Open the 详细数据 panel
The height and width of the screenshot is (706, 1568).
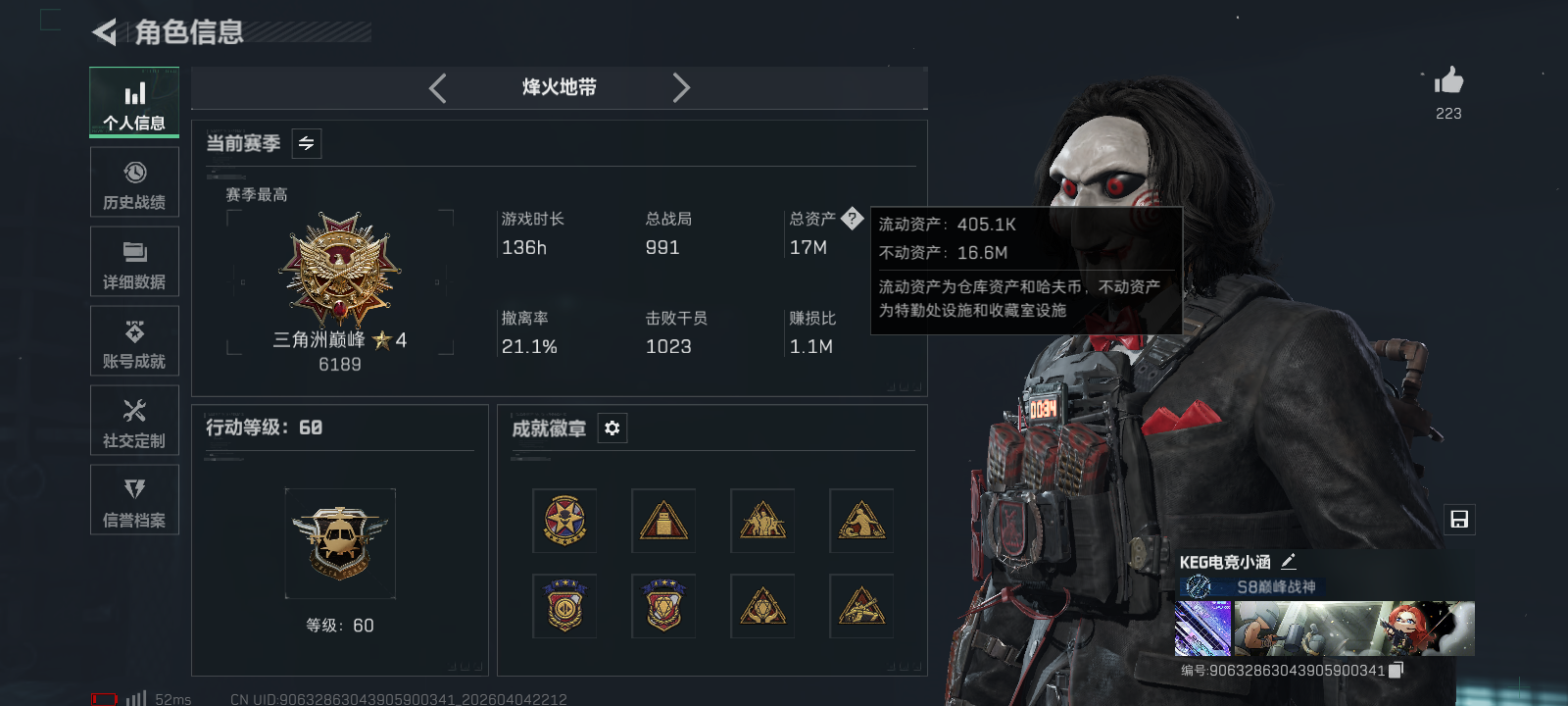click(x=134, y=262)
